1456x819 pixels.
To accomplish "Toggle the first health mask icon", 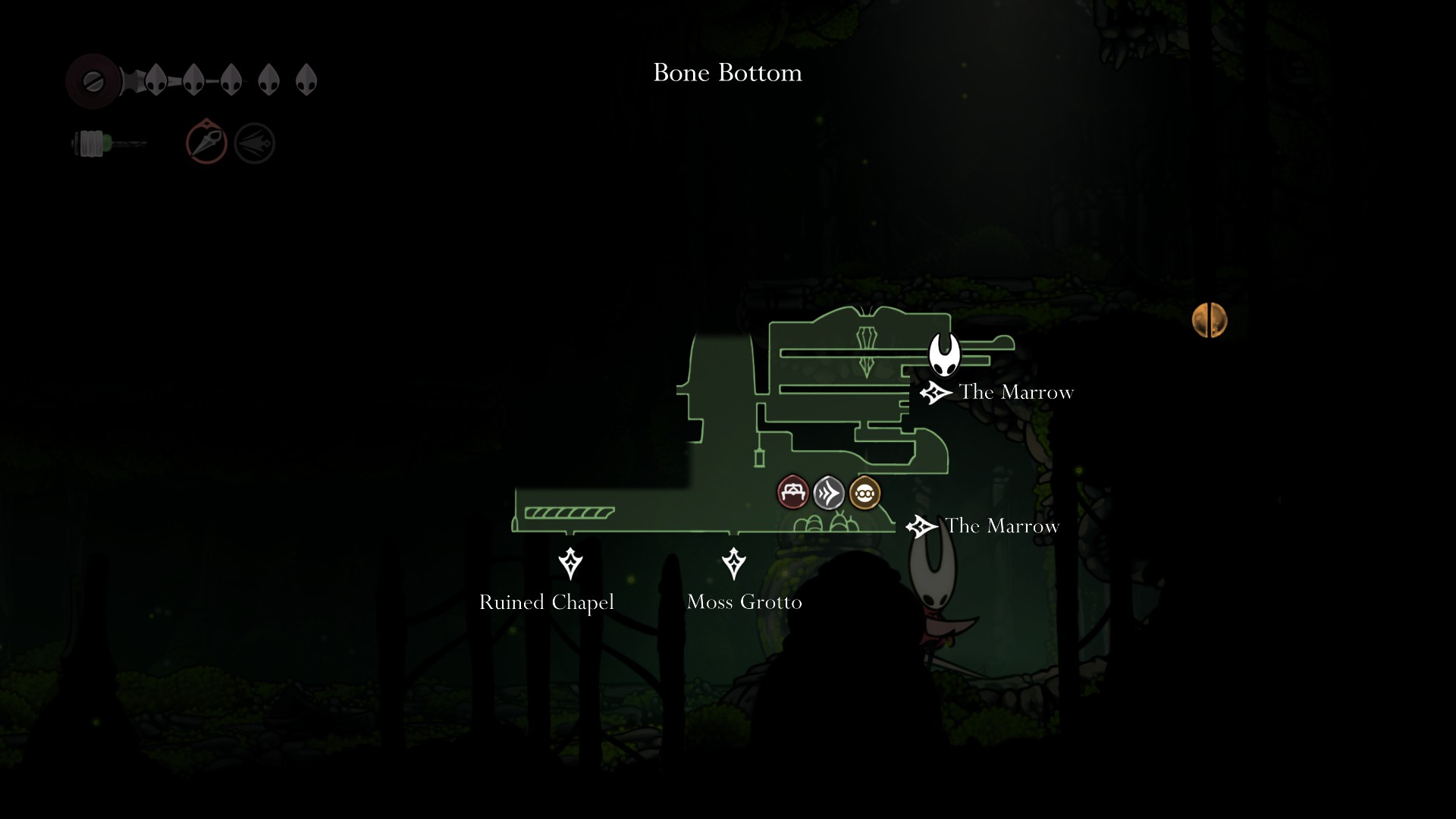I will point(157,79).
